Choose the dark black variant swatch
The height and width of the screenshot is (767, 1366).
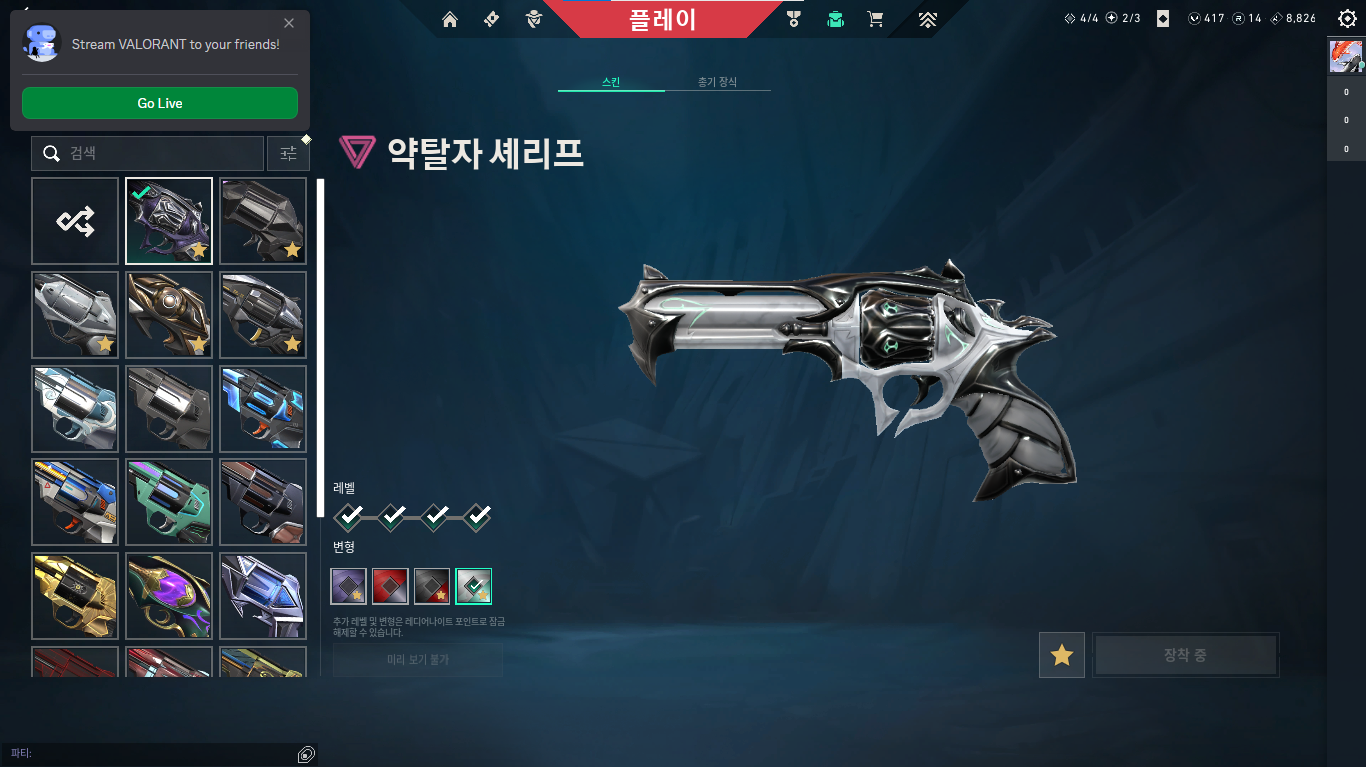click(x=432, y=586)
